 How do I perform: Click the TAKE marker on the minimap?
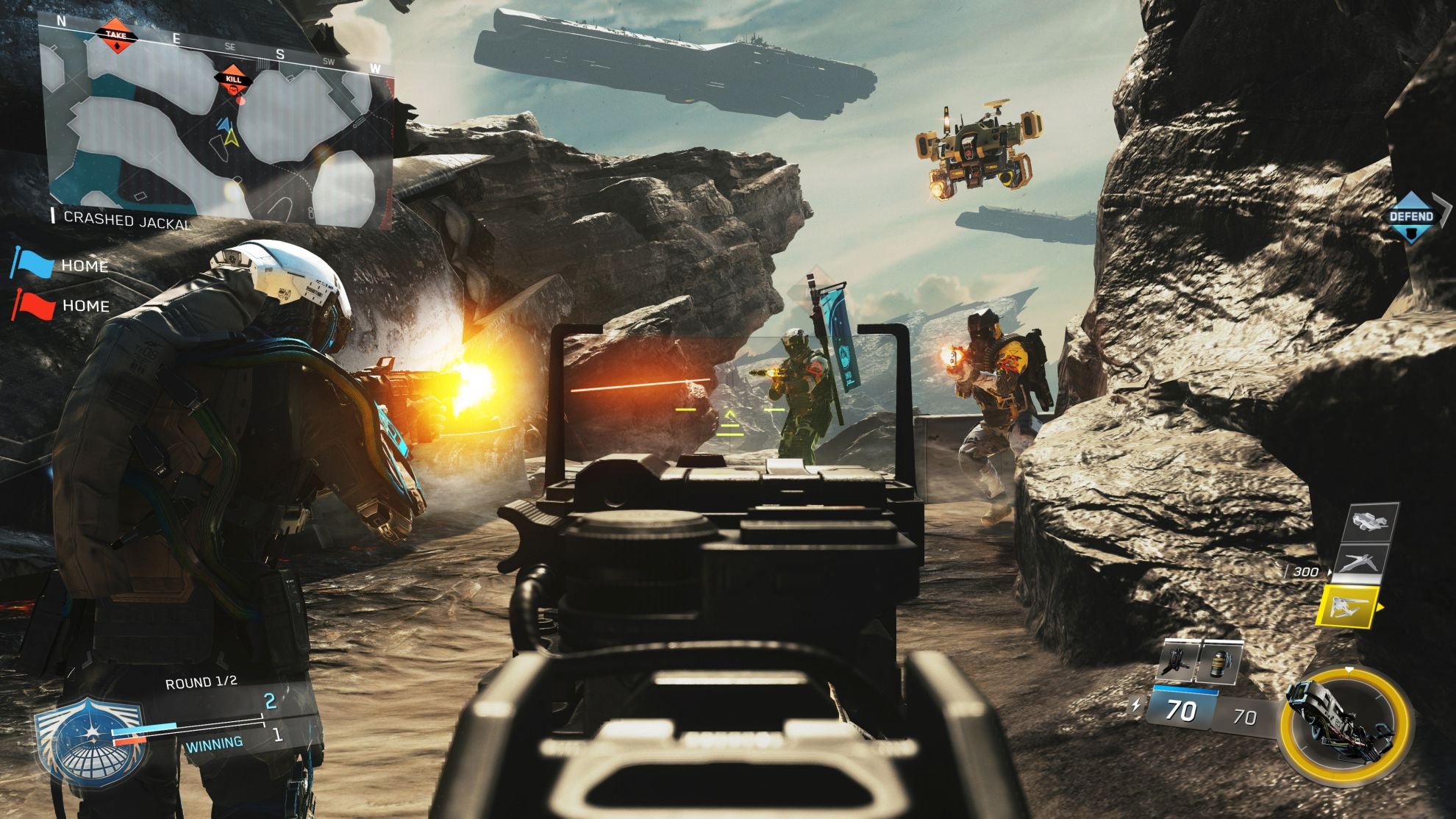tap(116, 35)
